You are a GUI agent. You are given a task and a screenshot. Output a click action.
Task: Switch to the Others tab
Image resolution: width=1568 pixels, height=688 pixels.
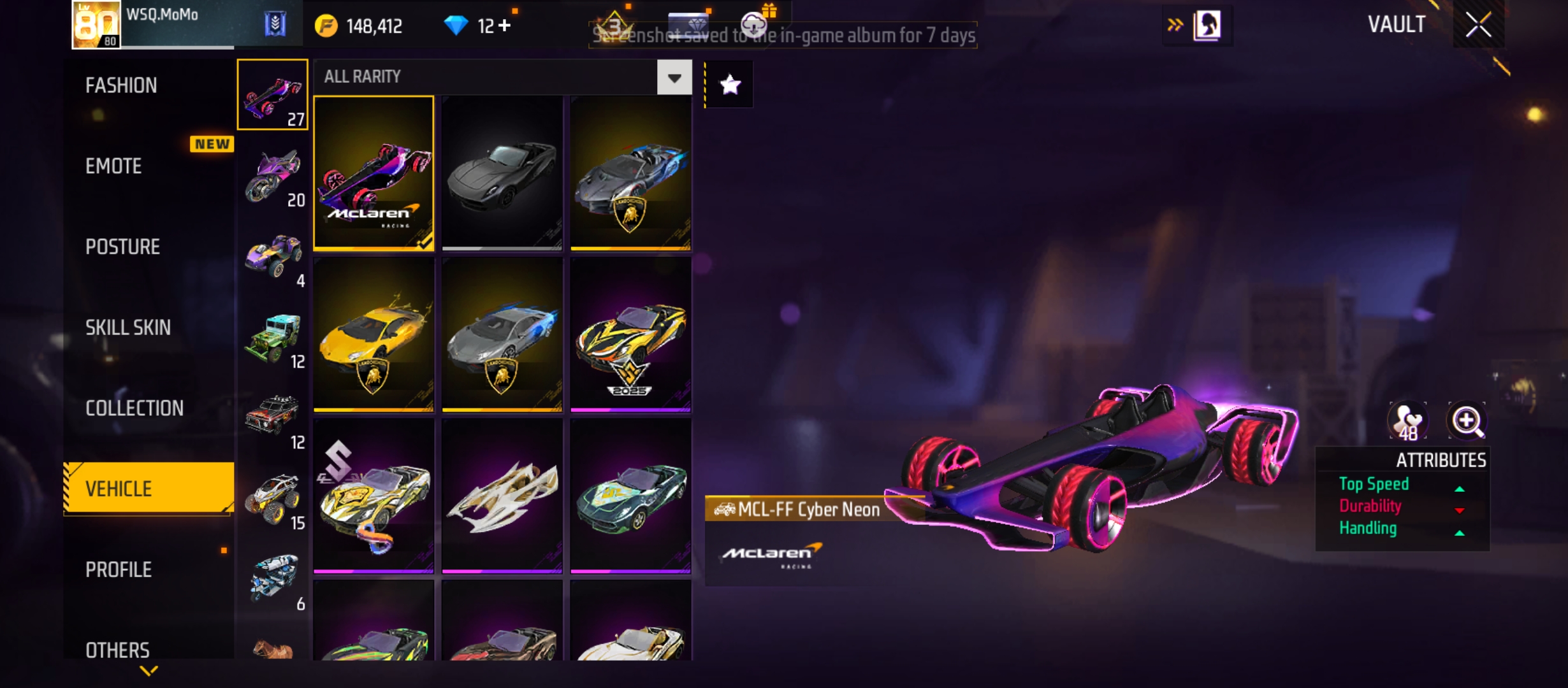(x=117, y=650)
